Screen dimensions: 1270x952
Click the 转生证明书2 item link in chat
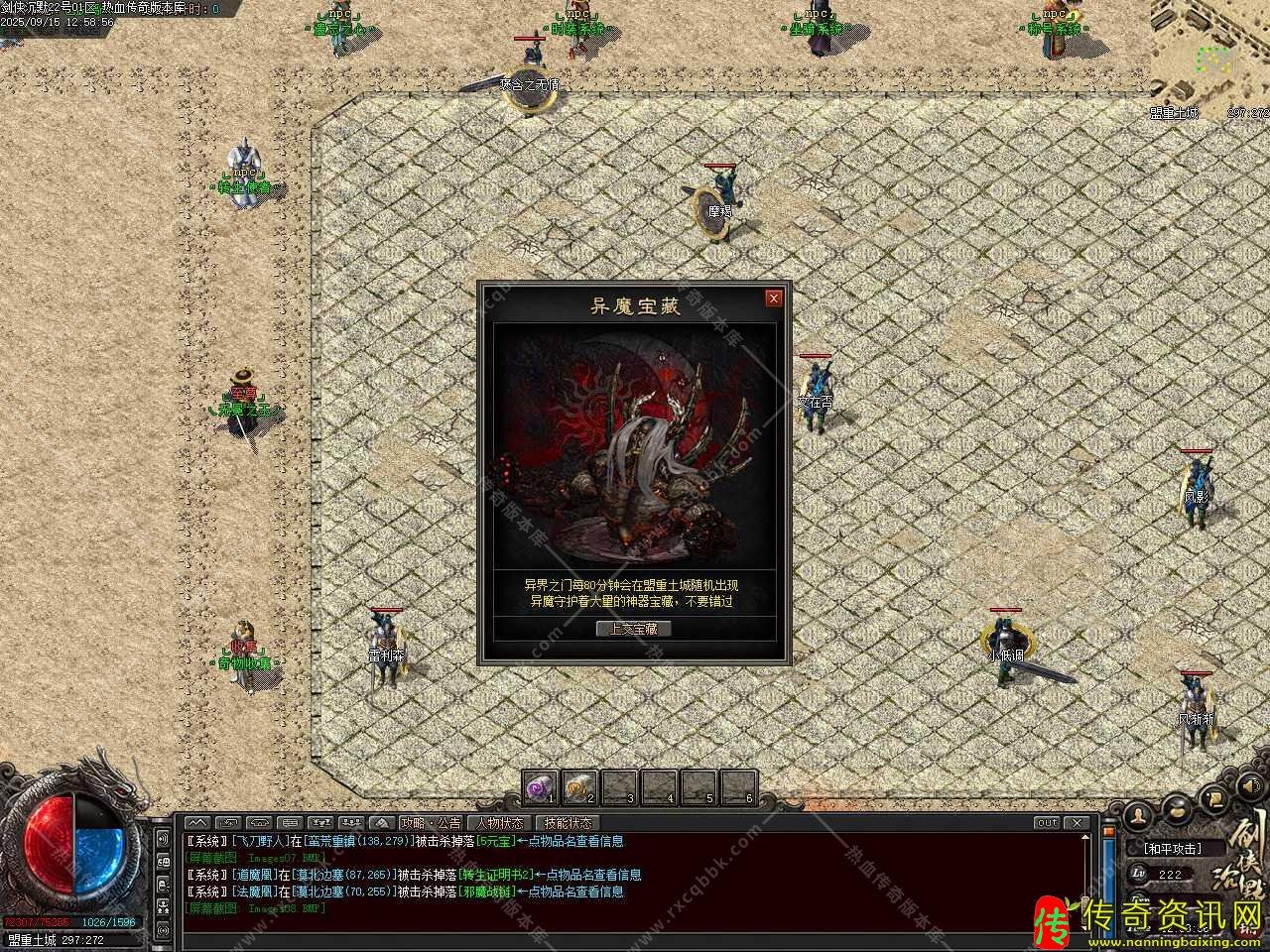click(497, 875)
